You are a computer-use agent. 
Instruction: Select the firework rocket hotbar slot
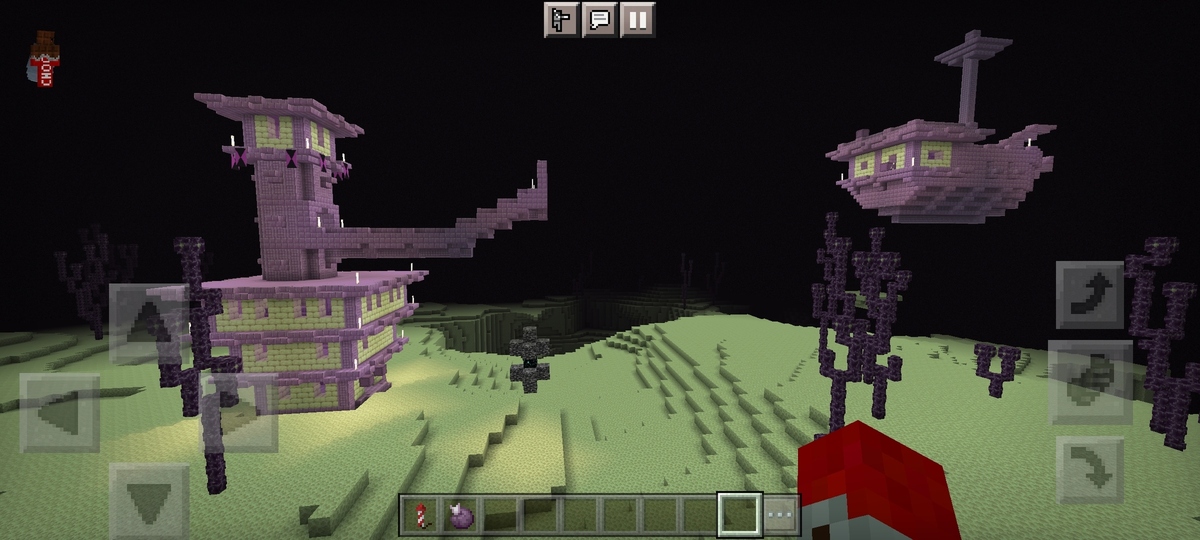point(420,515)
